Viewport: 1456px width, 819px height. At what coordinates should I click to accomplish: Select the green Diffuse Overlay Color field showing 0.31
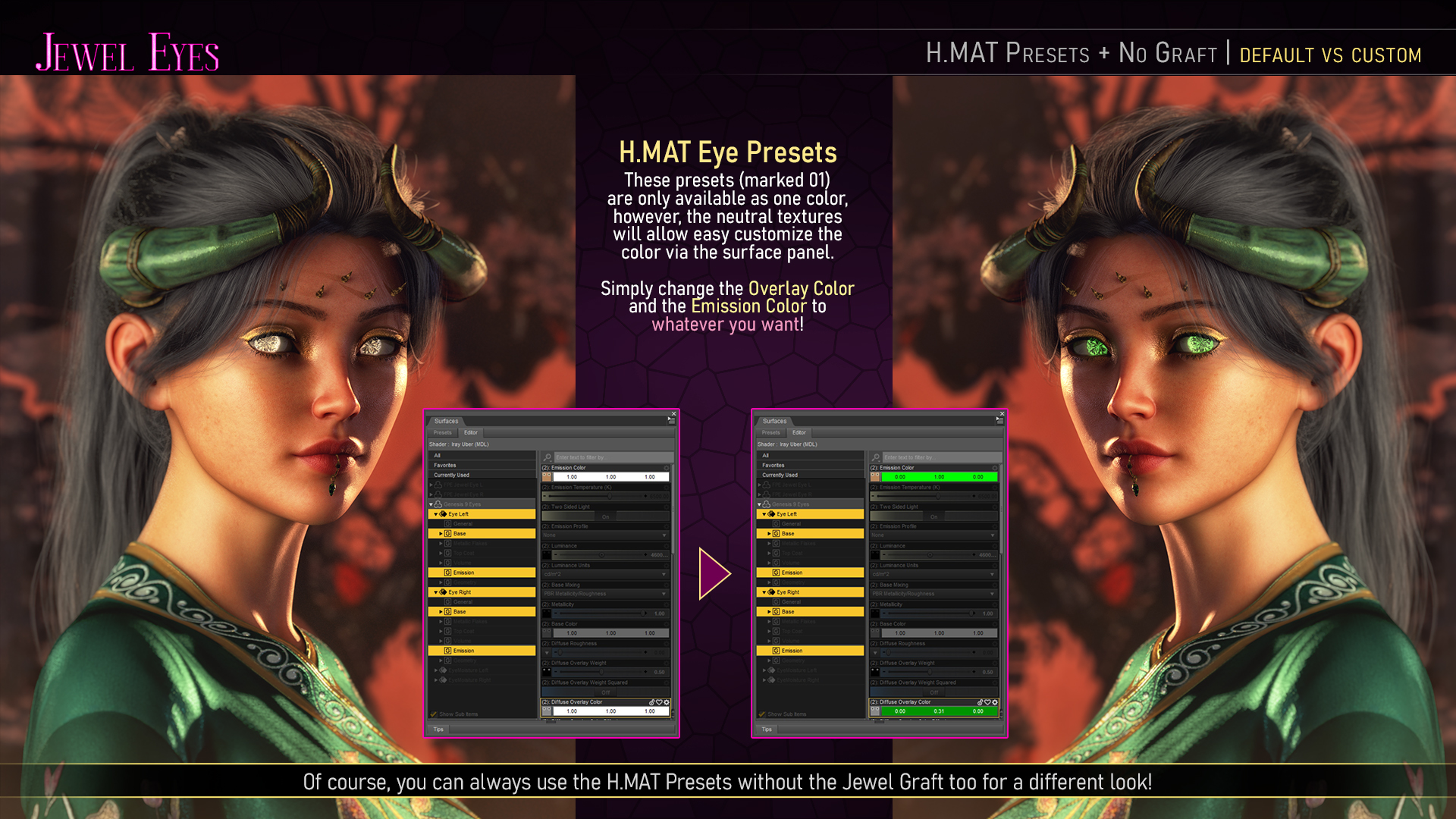point(939,711)
